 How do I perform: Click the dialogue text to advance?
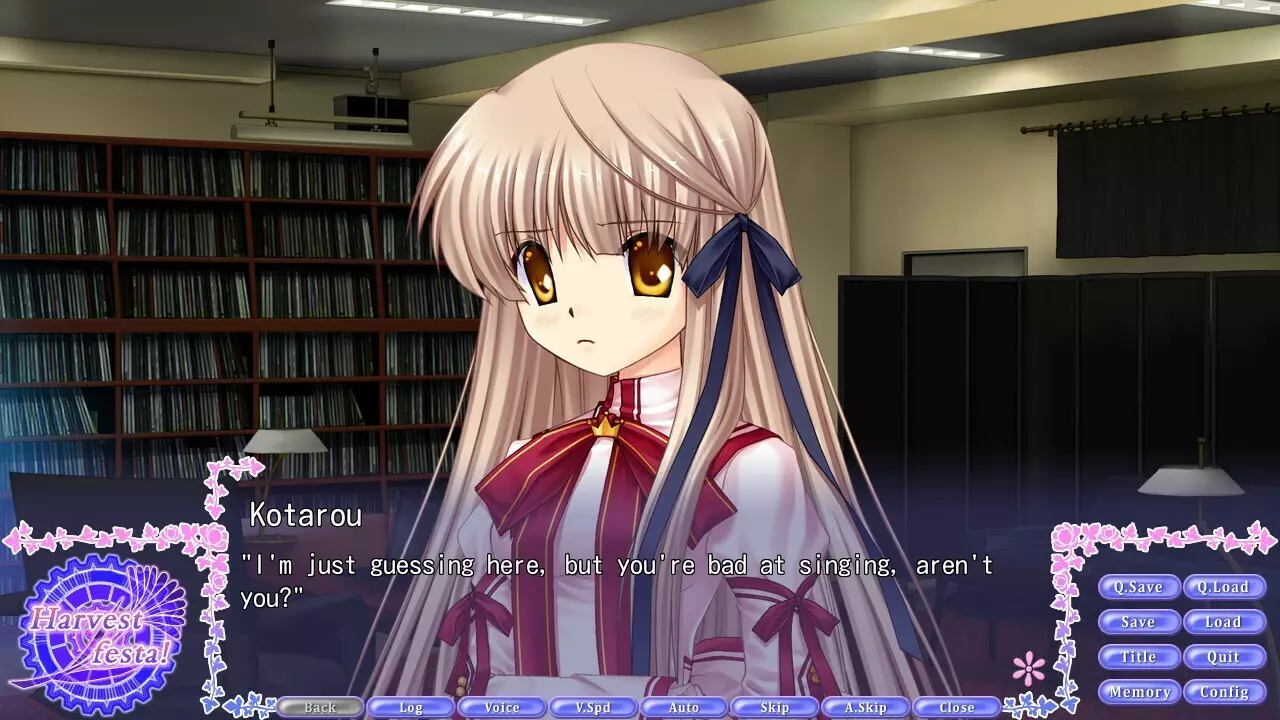[615, 565]
